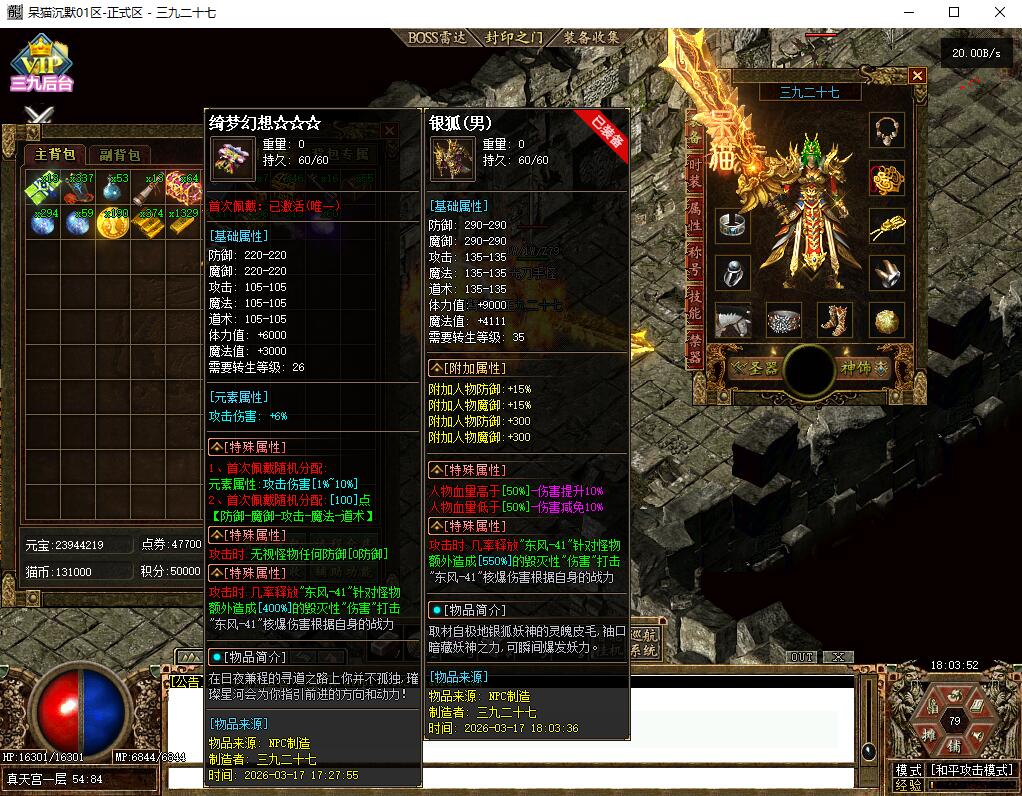Select the boots equipment slot

point(834,320)
